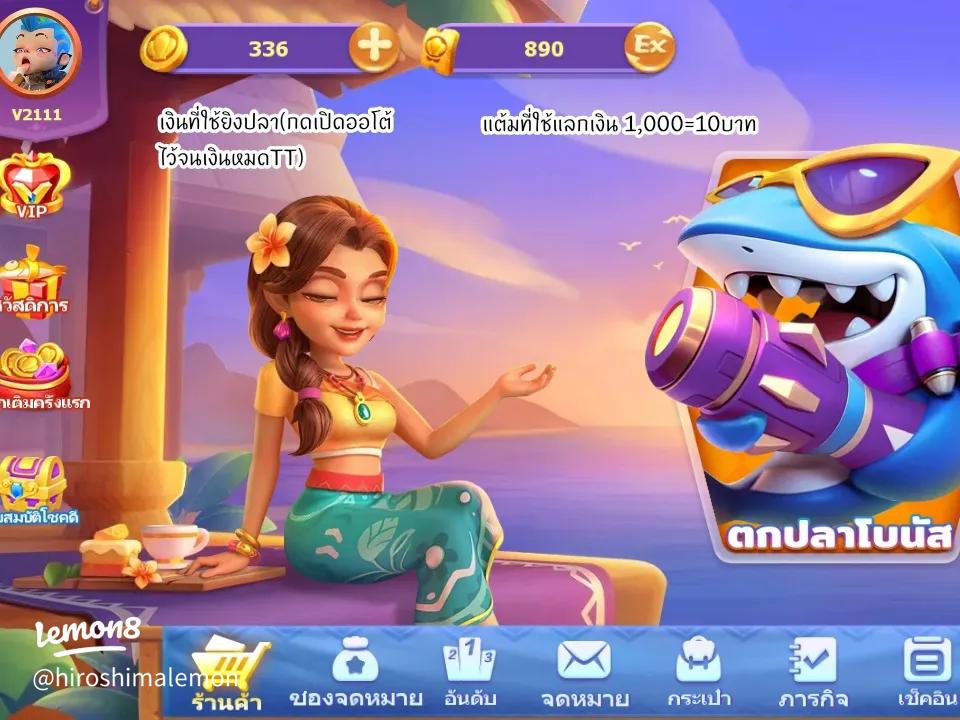Viewport: 960px width, 720px height.
Task: Open the จดหมาย mail inbox
Action: tap(584, 672)
